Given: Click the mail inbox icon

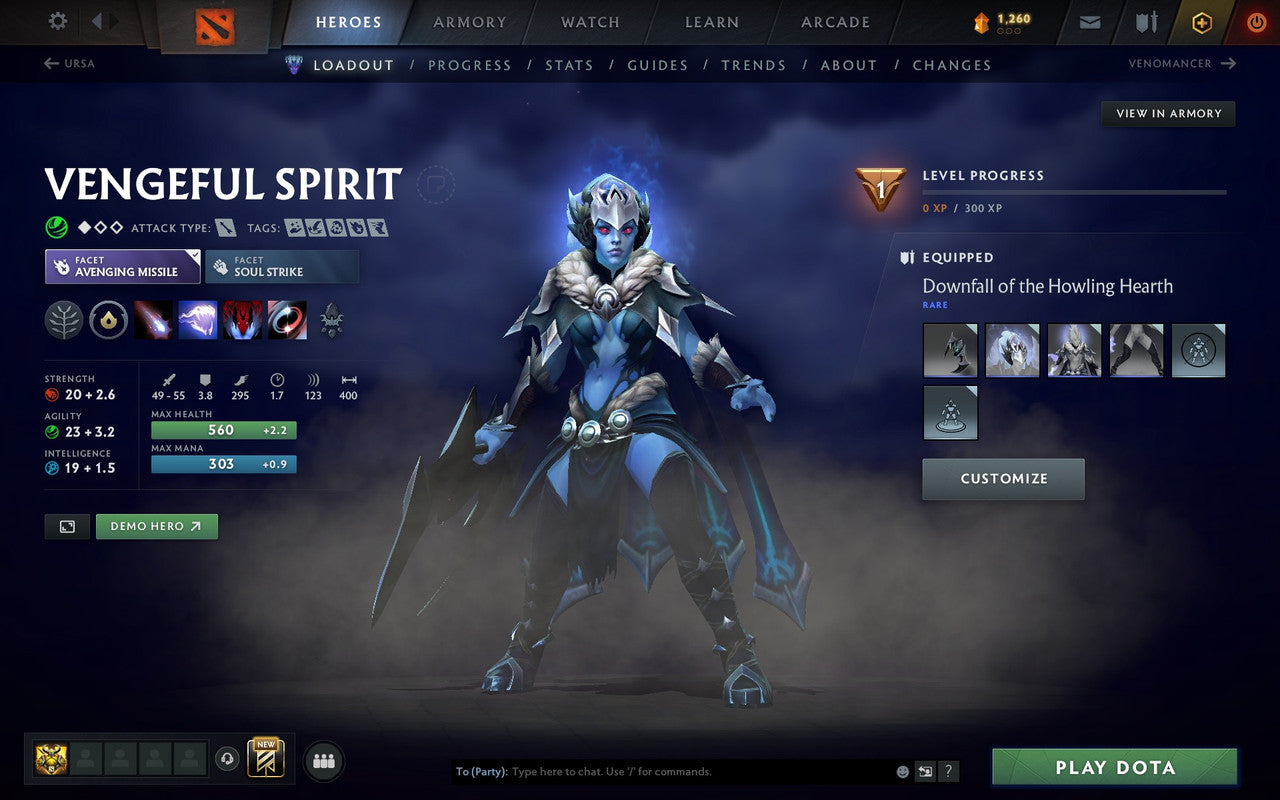Looking at the screenshot, I should pyautogui.click(x=1089, y=21).
